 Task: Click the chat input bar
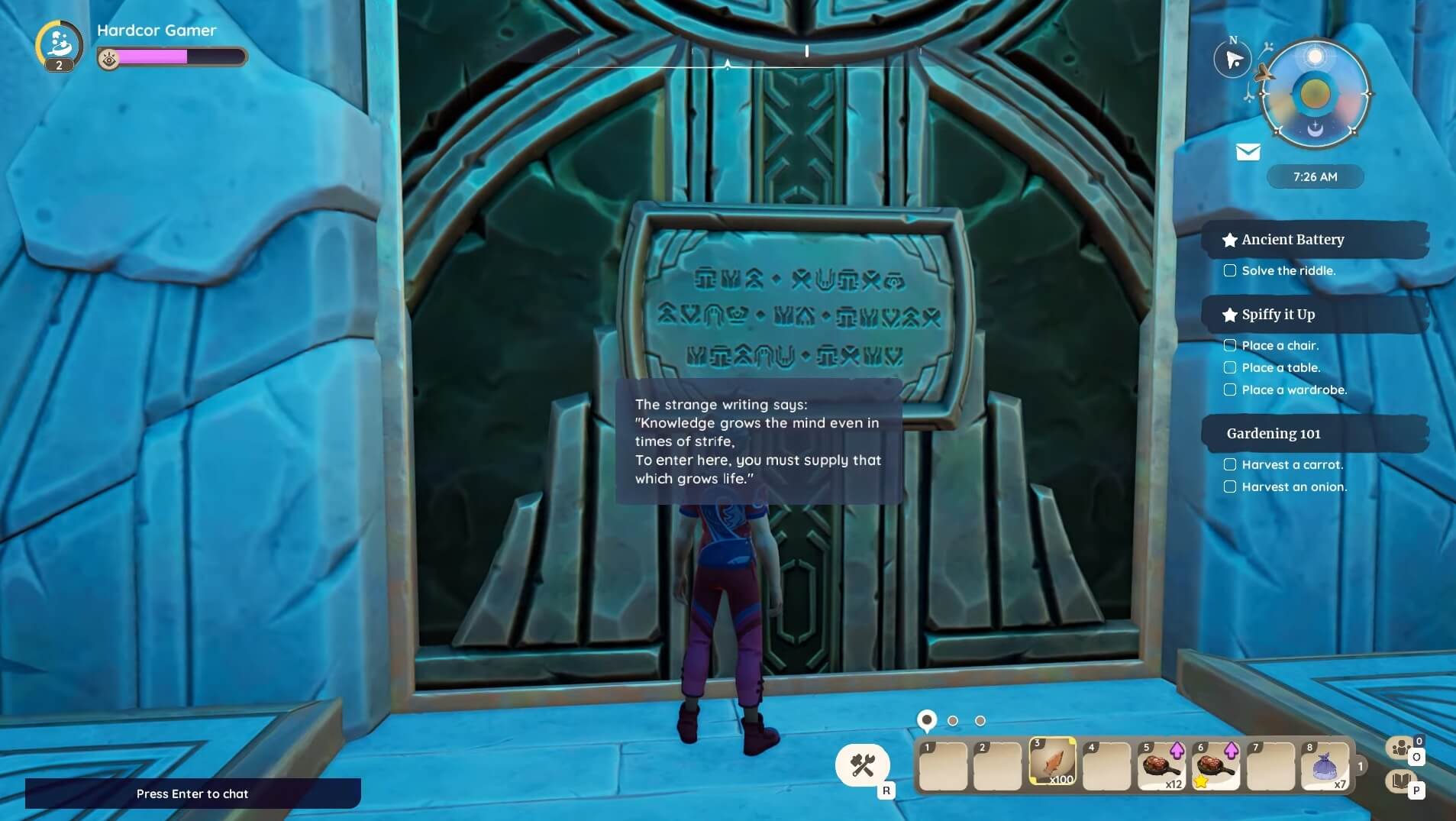(192, 794)
